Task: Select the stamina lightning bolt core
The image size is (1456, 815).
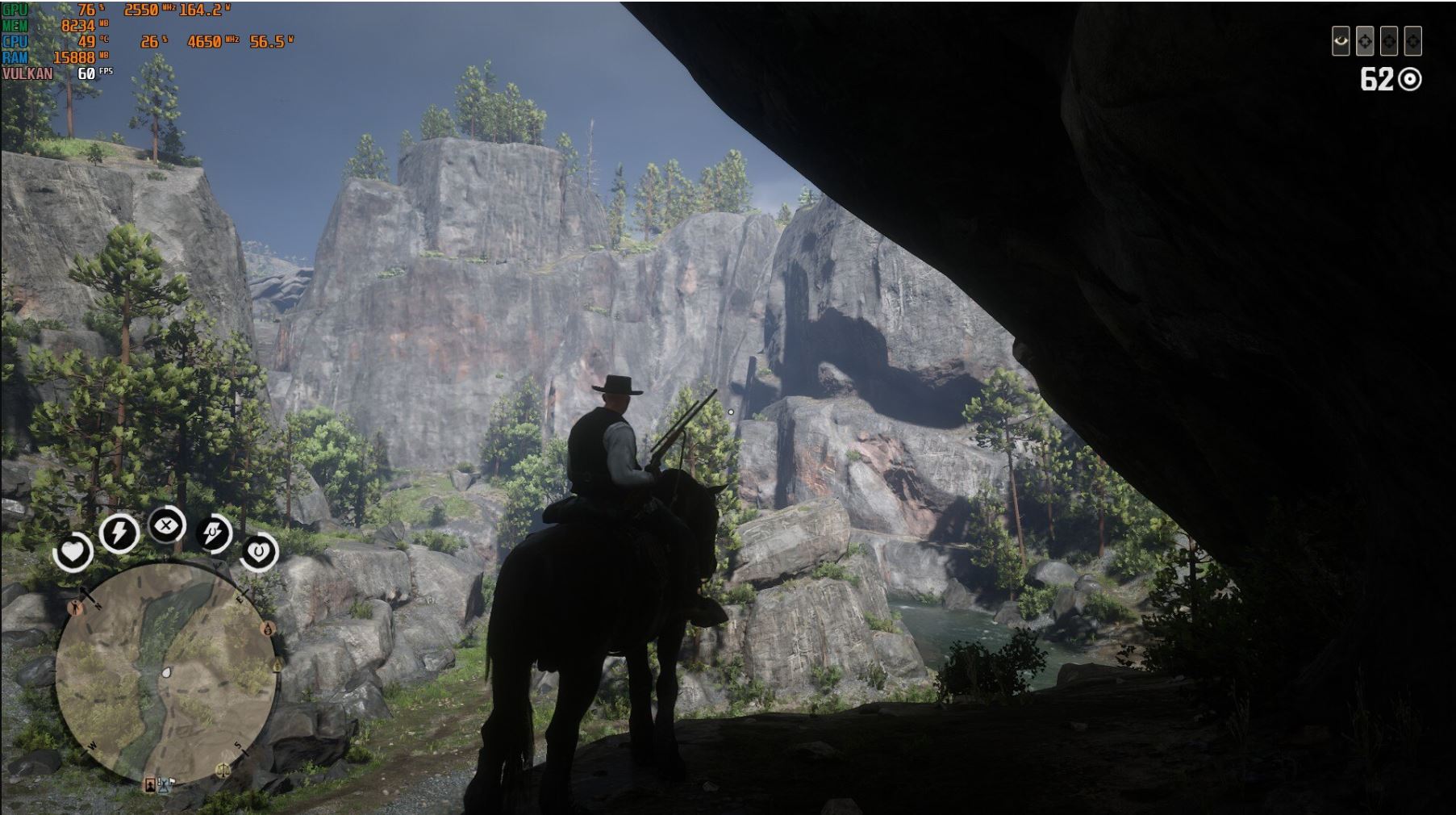Action: coord(119,533)
